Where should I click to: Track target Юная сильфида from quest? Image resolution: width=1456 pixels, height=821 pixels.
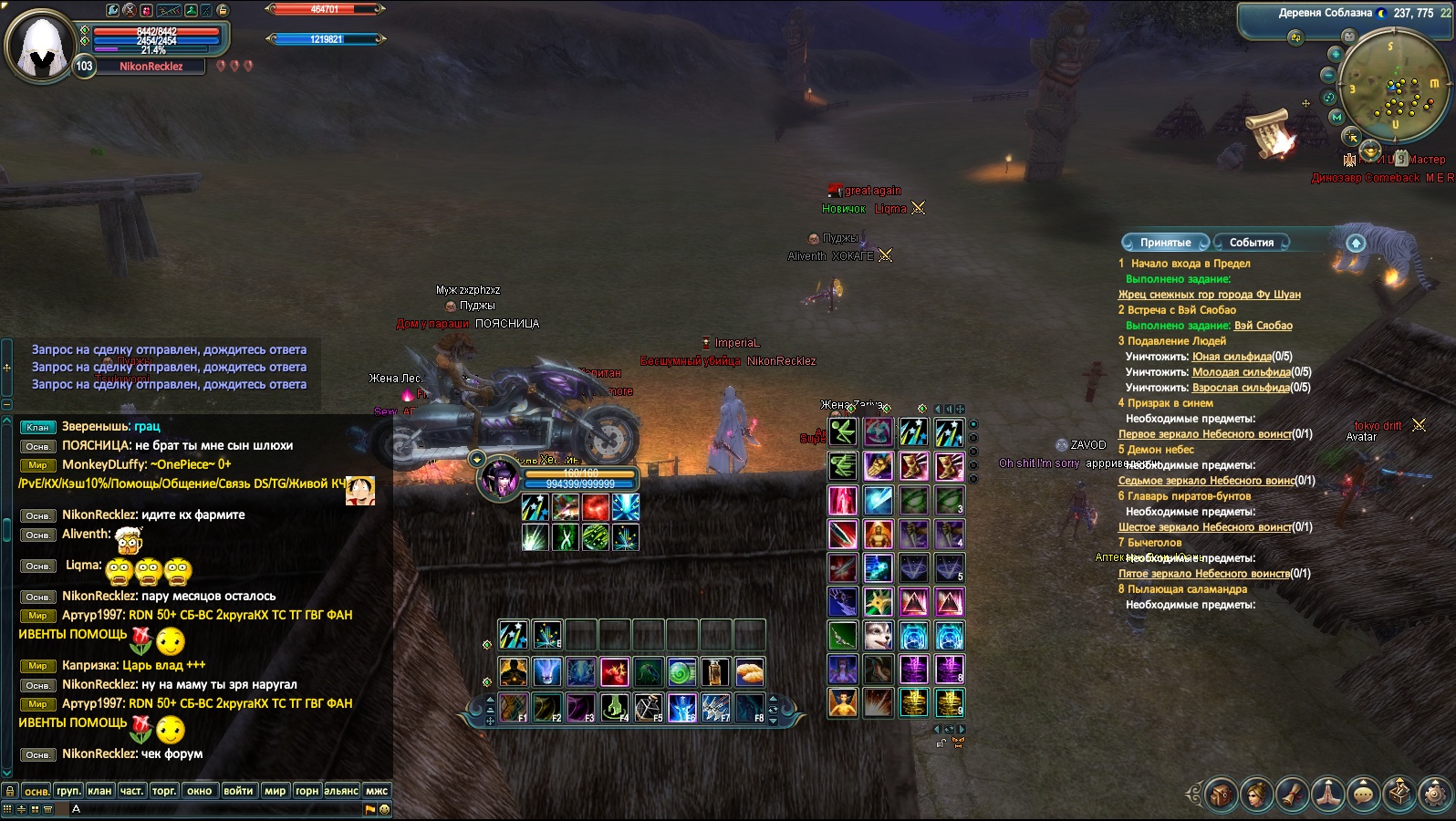pos(1232,357)
